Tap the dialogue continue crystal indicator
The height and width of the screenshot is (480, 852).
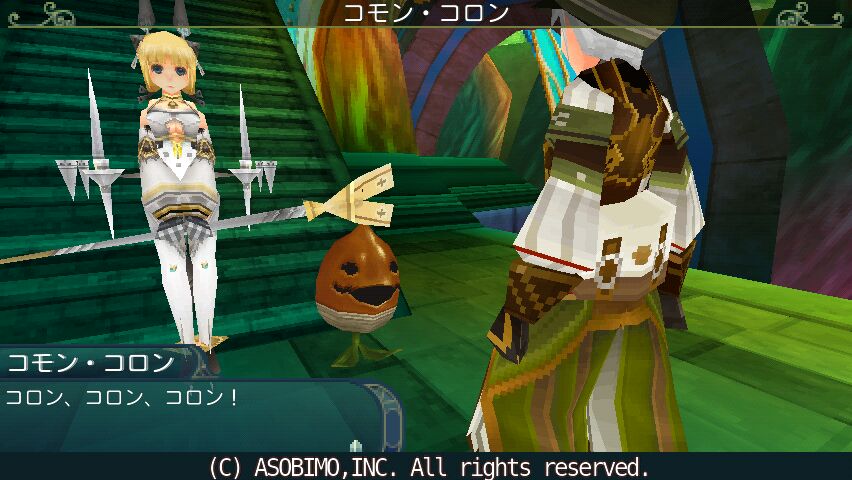point(354,444)
